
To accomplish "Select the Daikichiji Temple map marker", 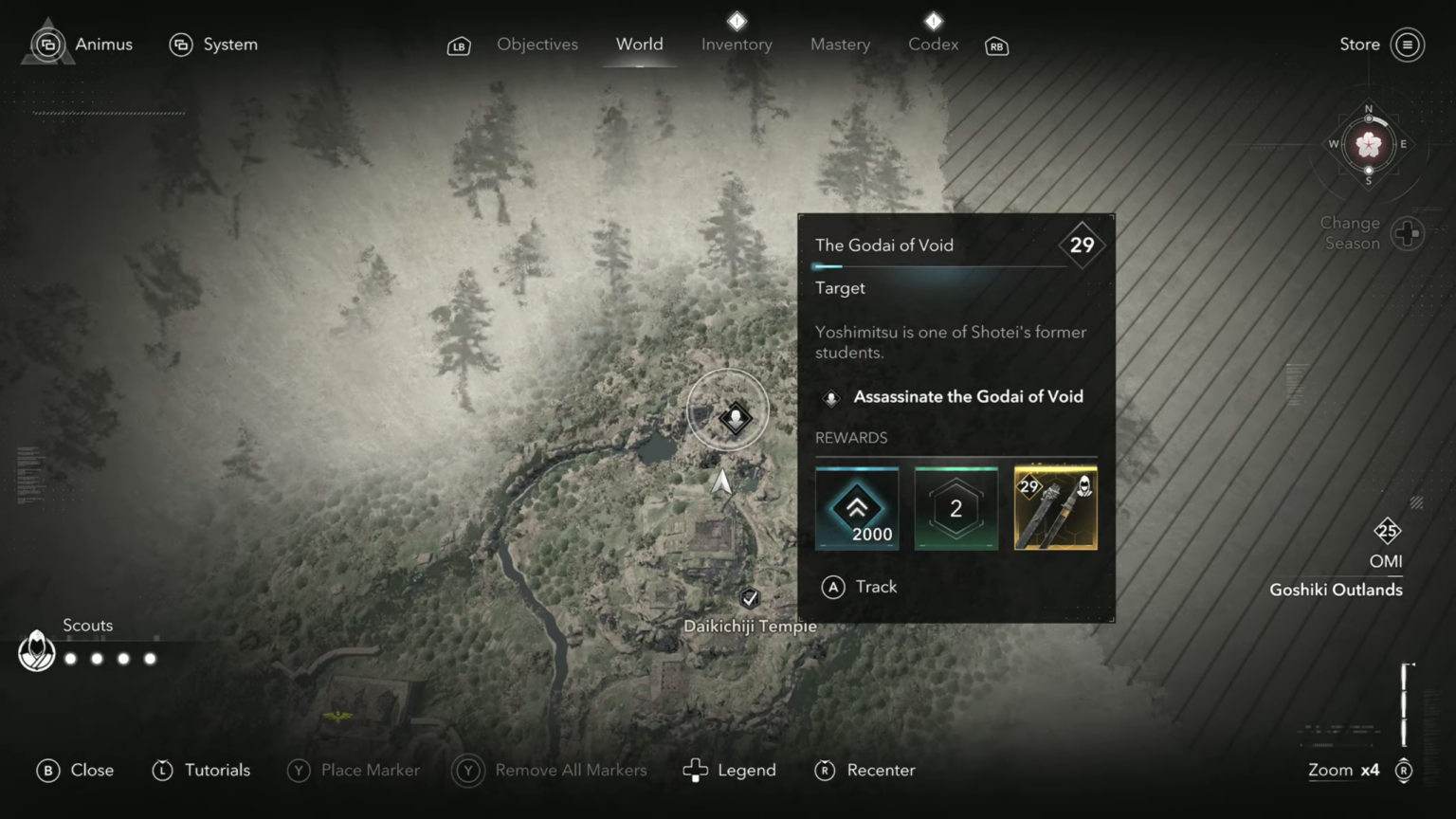I will (x=750, y=598).
